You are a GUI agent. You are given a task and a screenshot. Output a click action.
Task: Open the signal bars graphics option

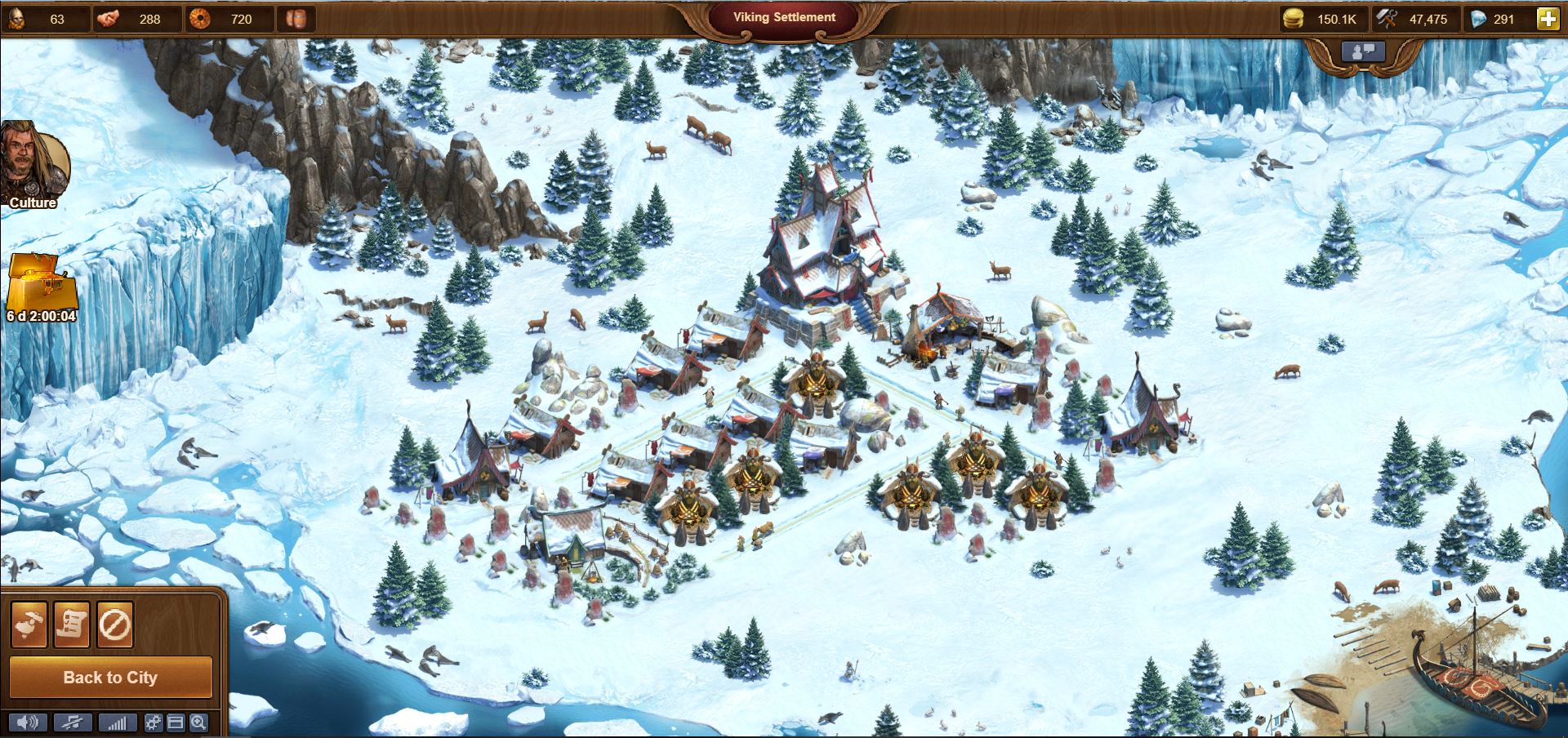tap(118, 722)
